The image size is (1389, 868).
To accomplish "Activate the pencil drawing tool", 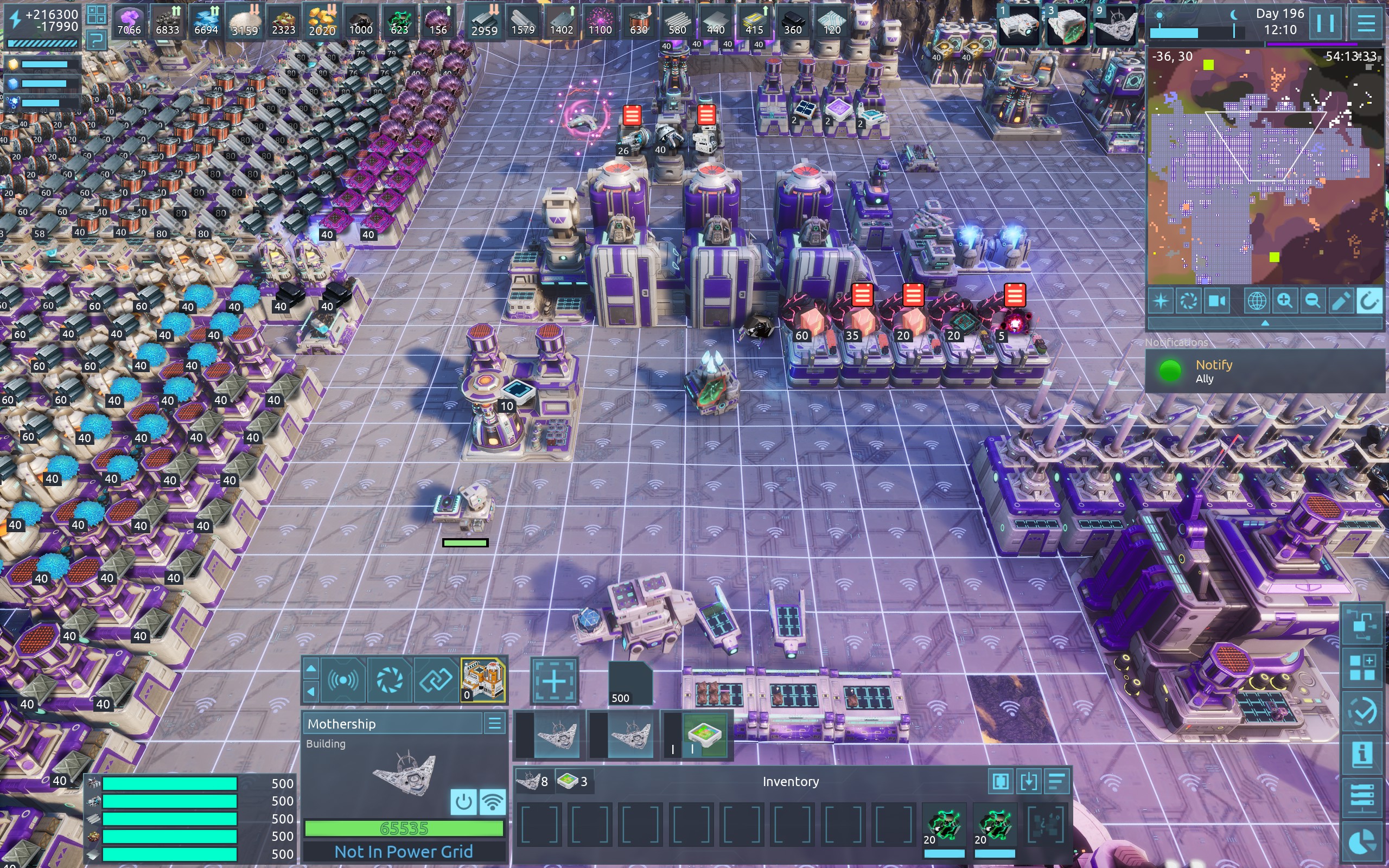I will pos(1340,301).
